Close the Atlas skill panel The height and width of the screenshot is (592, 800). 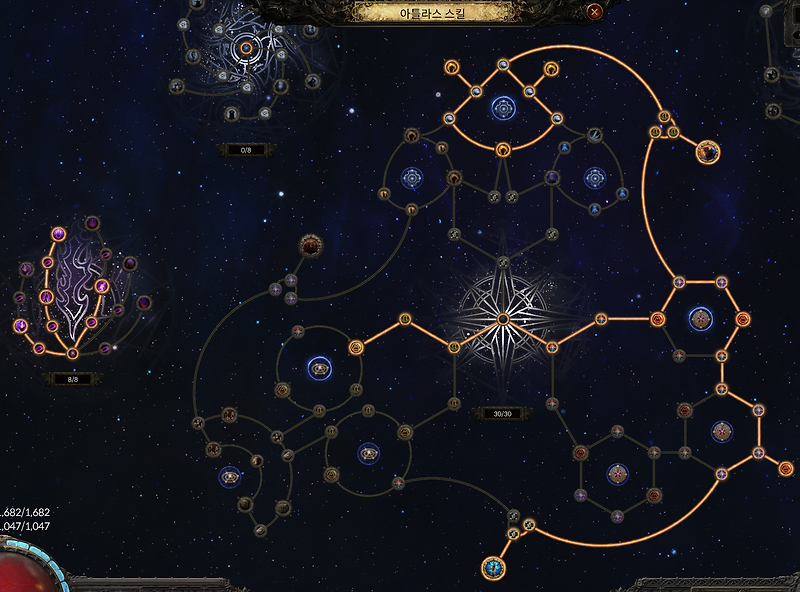[x=595, y=12]
